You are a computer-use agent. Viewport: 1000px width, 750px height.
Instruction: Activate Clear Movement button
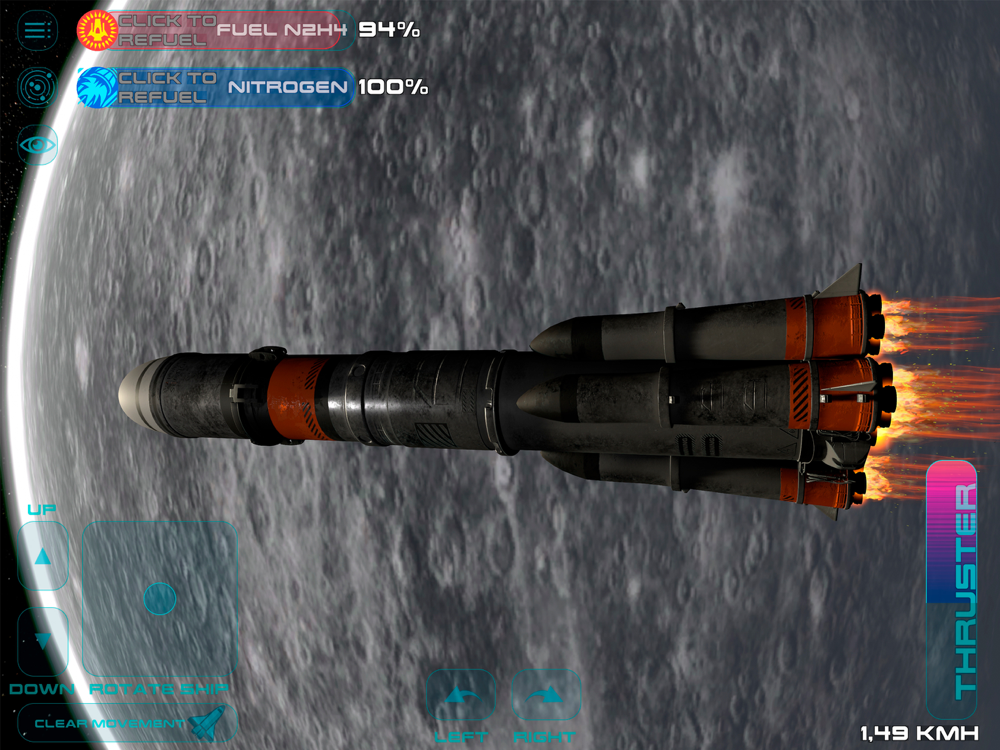coord(127,722)
